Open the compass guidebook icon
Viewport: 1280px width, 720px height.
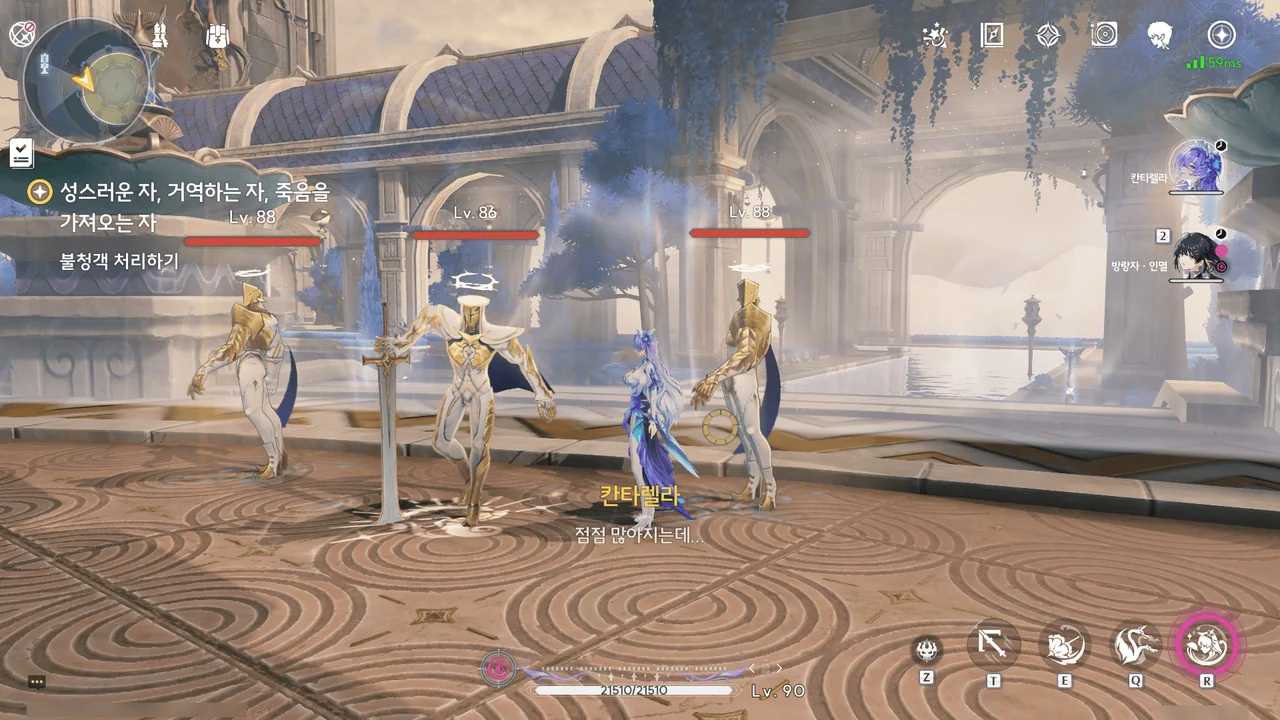coord(991,36)
